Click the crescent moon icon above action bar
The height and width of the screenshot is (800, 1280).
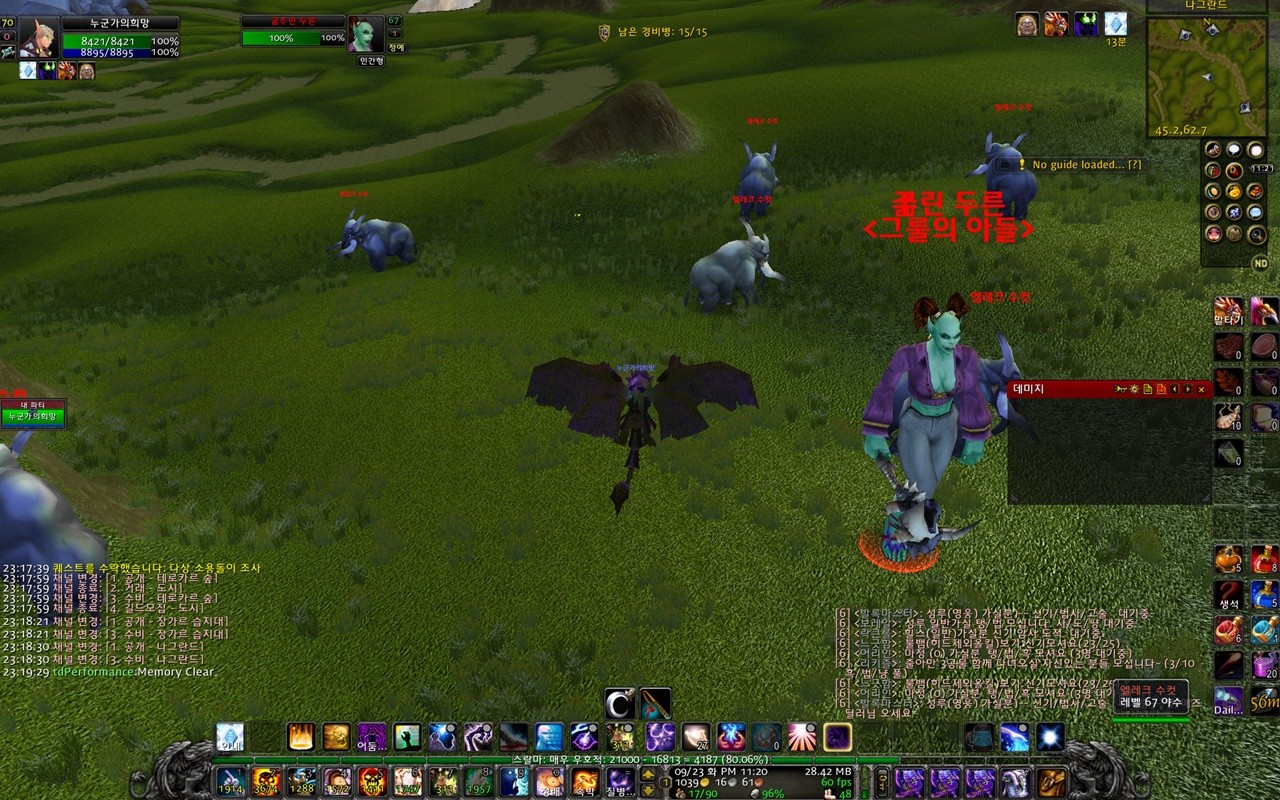point(620,704)
